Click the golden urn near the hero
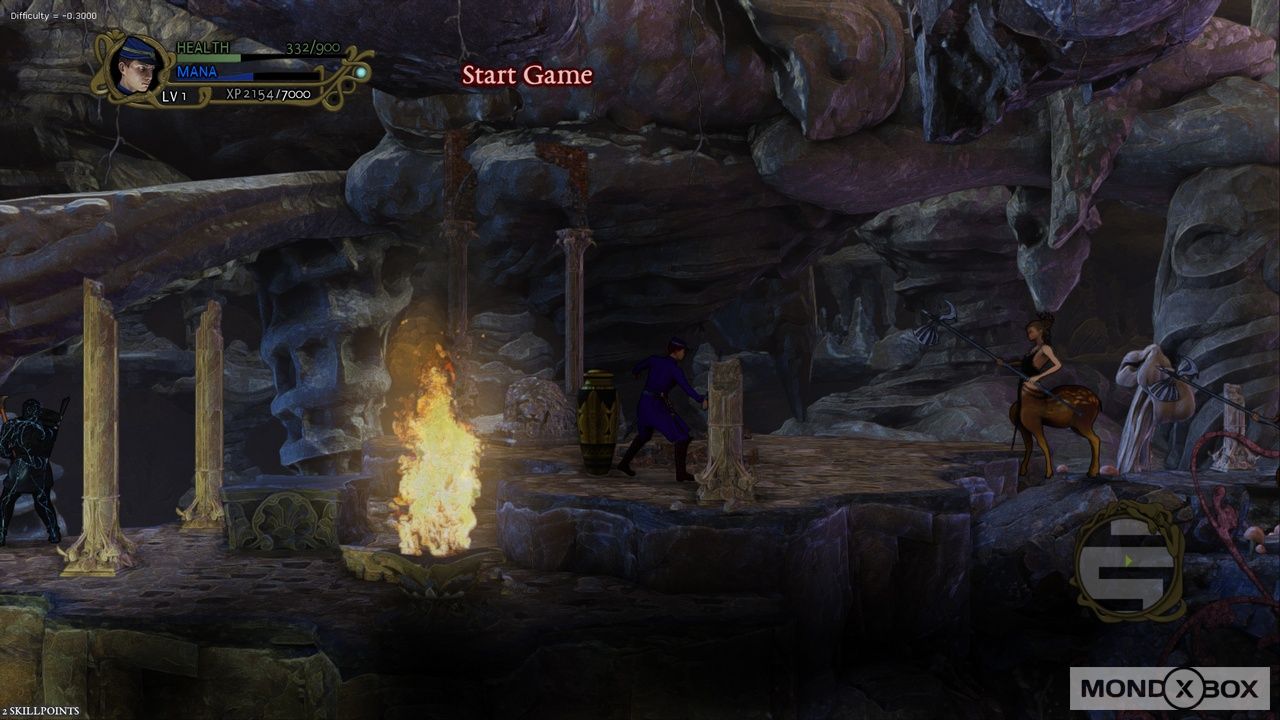Image resolution: width=1280 pixels, height=720 pixels. click(598, 420)
